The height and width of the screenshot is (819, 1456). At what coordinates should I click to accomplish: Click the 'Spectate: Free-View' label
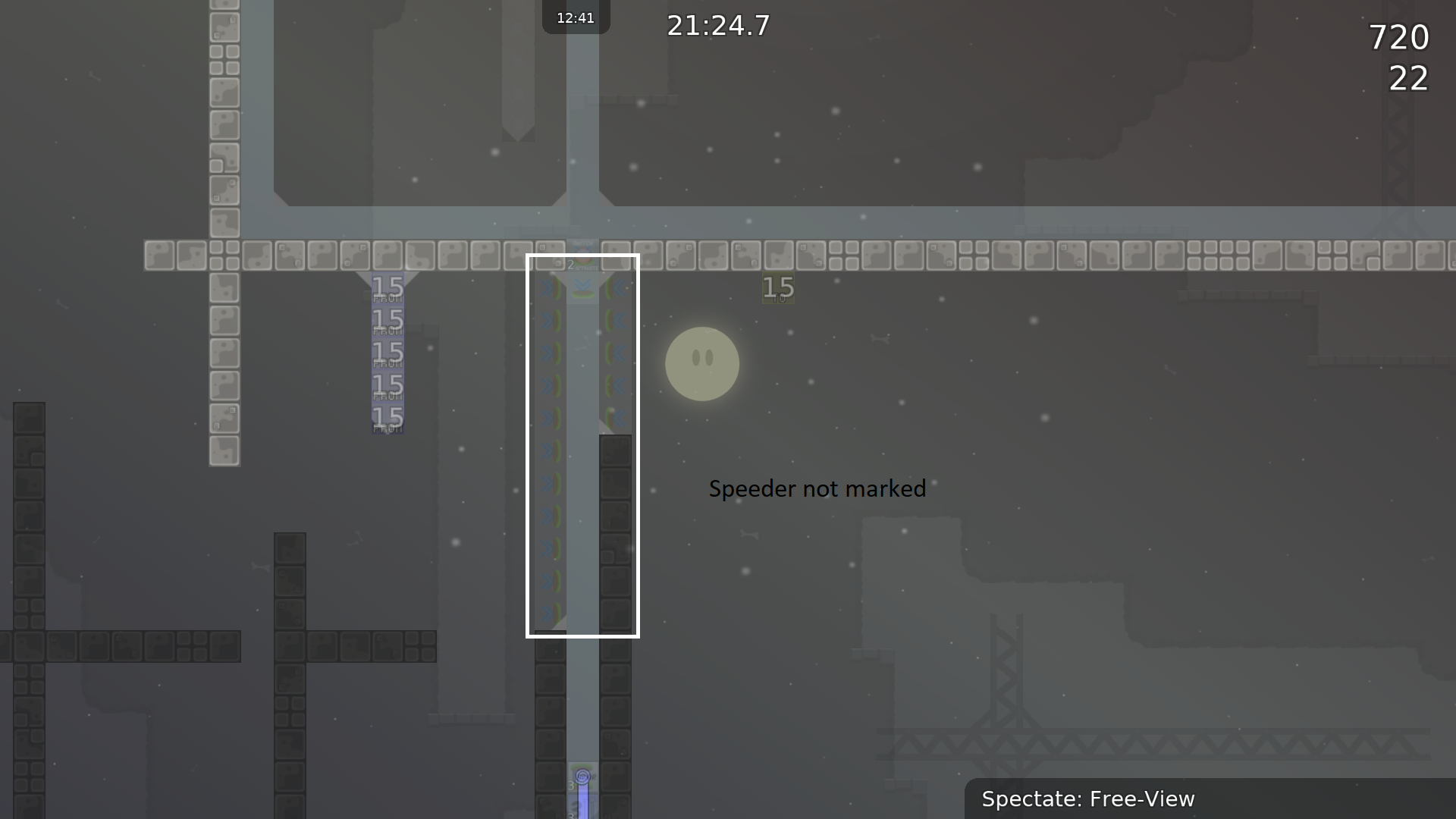tap(1088, 799)
